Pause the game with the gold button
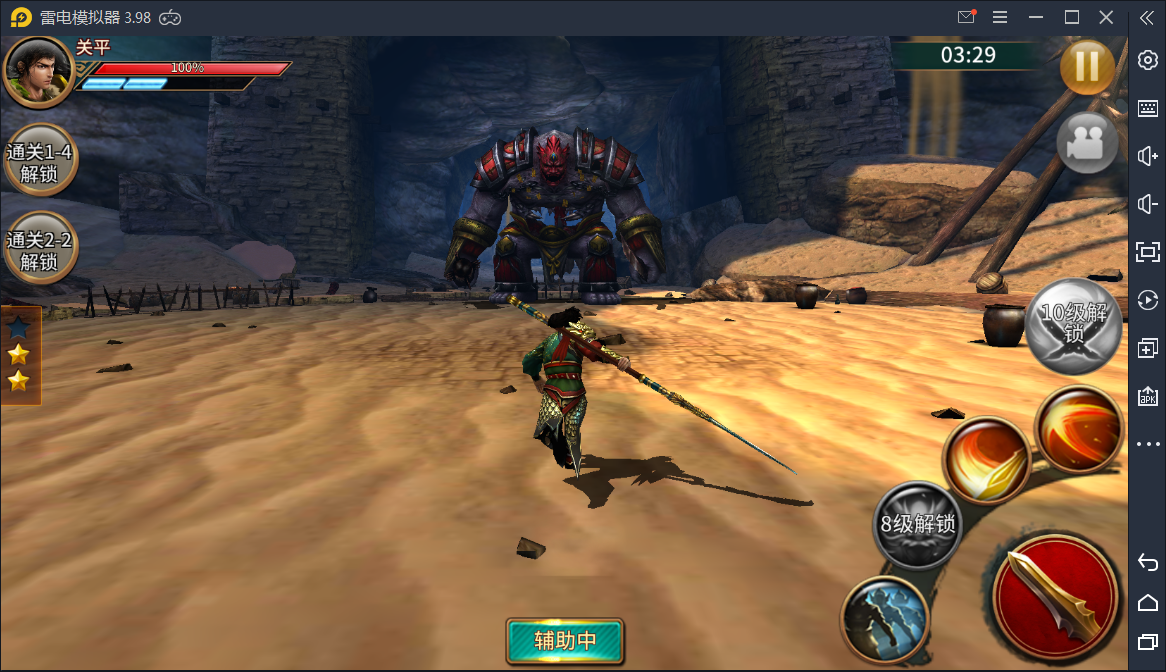Image resolution: width=1166 pixels, height=672 pixels. coord(1087,67)
